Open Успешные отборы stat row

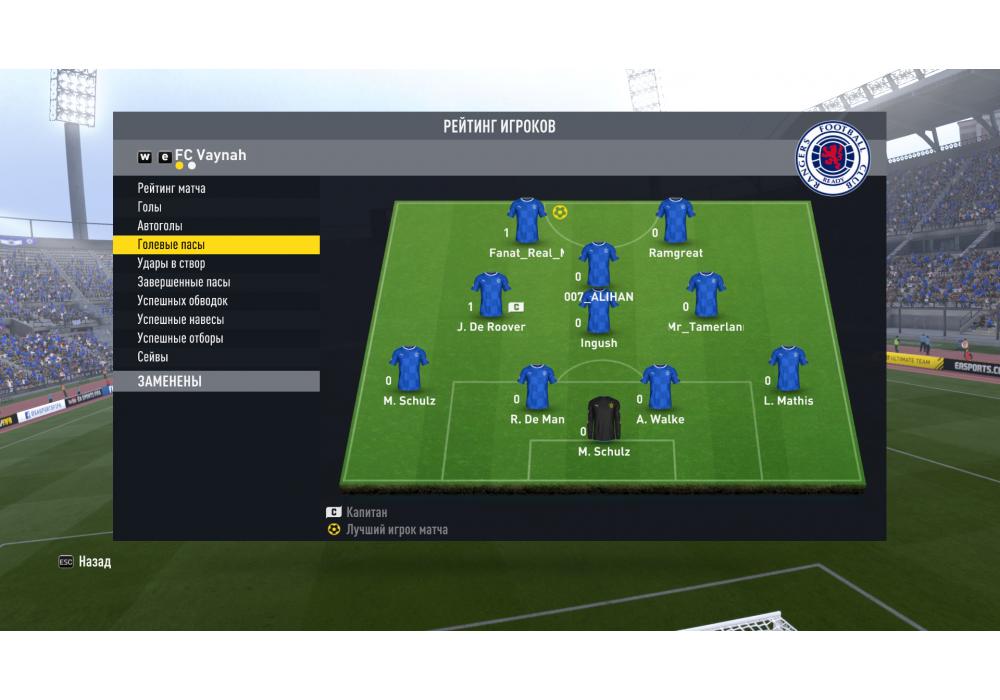click(181, 338)
